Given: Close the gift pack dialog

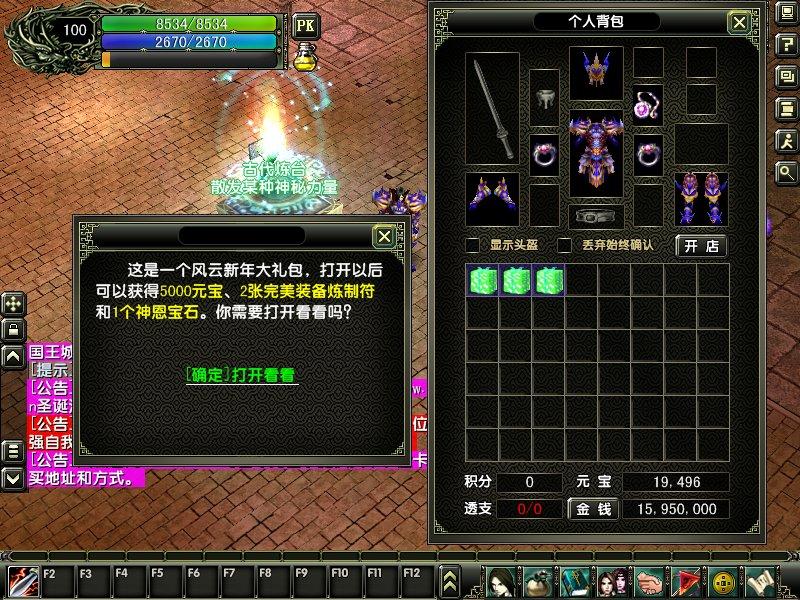Looking at the screenshot, I should tap(383, 236).
